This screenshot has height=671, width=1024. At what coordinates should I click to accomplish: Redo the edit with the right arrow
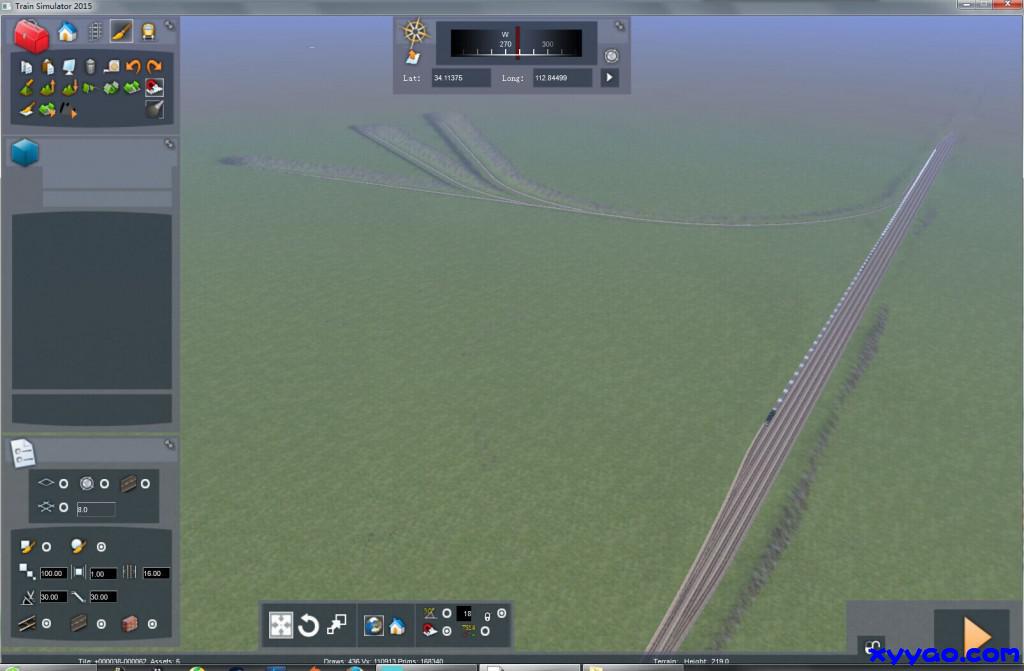click(153, 67)
